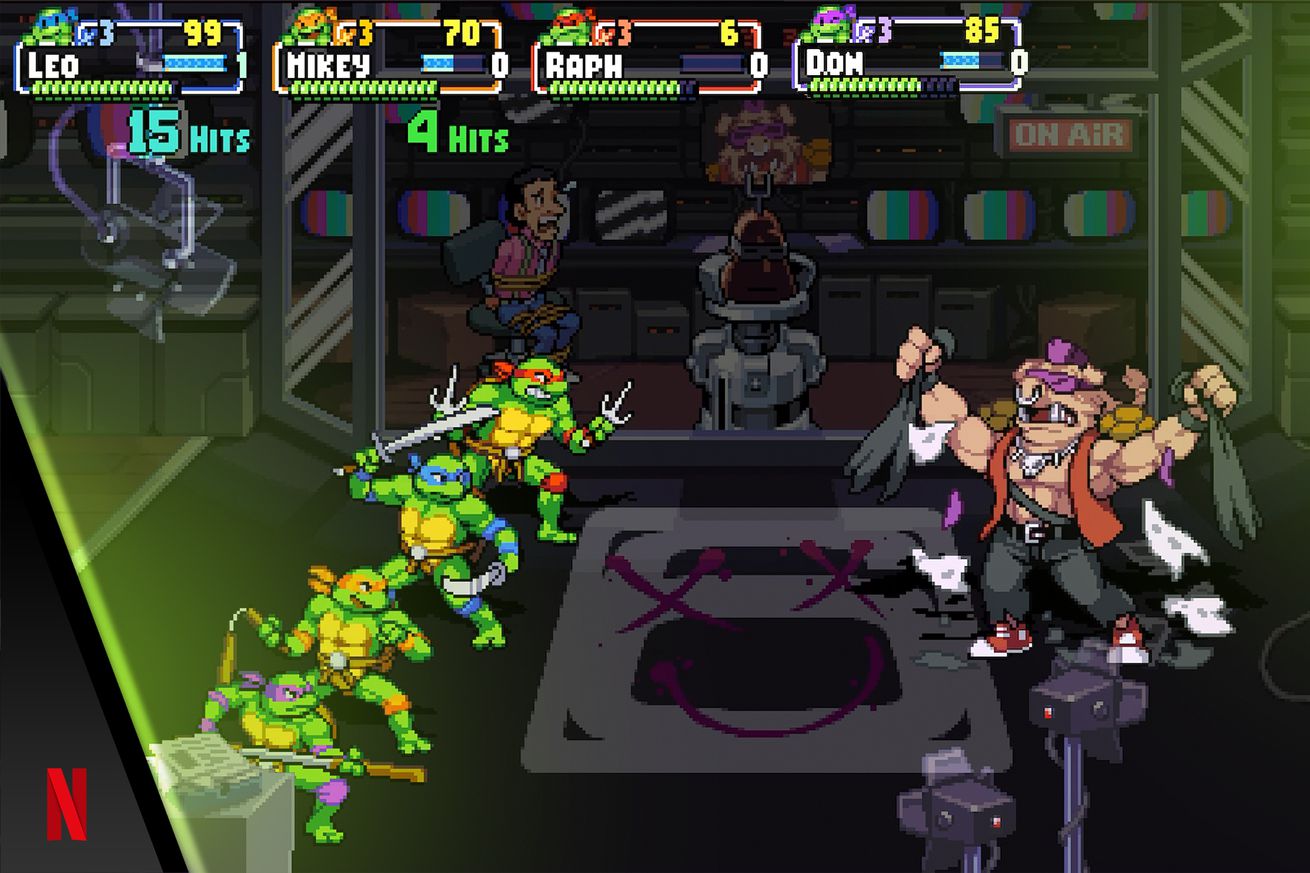Select Don's turtle portrait icon
The width and height of the screenshot is (1310, 873).
(x=830, y=26)
